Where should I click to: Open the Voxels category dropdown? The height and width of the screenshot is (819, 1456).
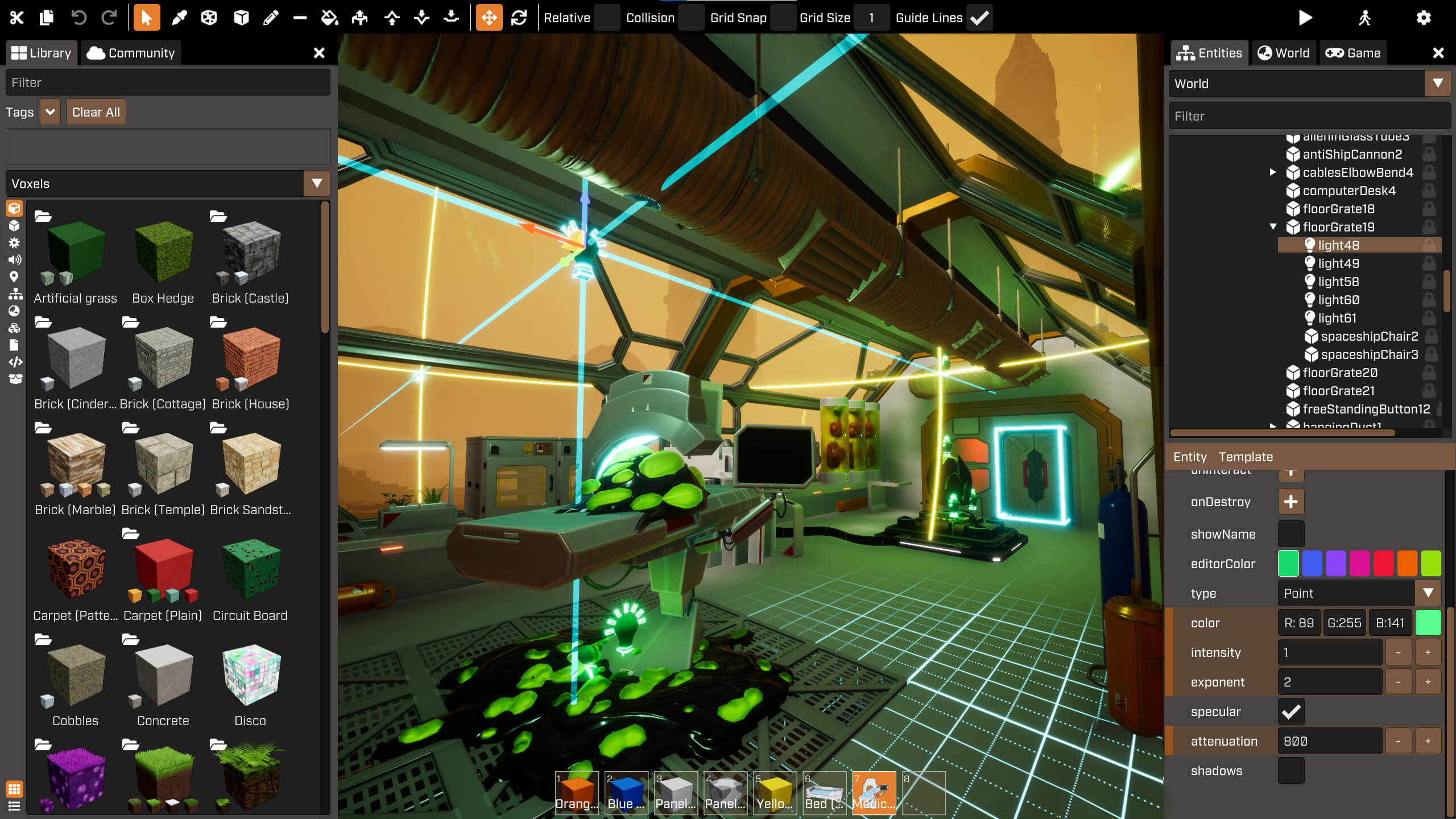(x=316, y=183)
